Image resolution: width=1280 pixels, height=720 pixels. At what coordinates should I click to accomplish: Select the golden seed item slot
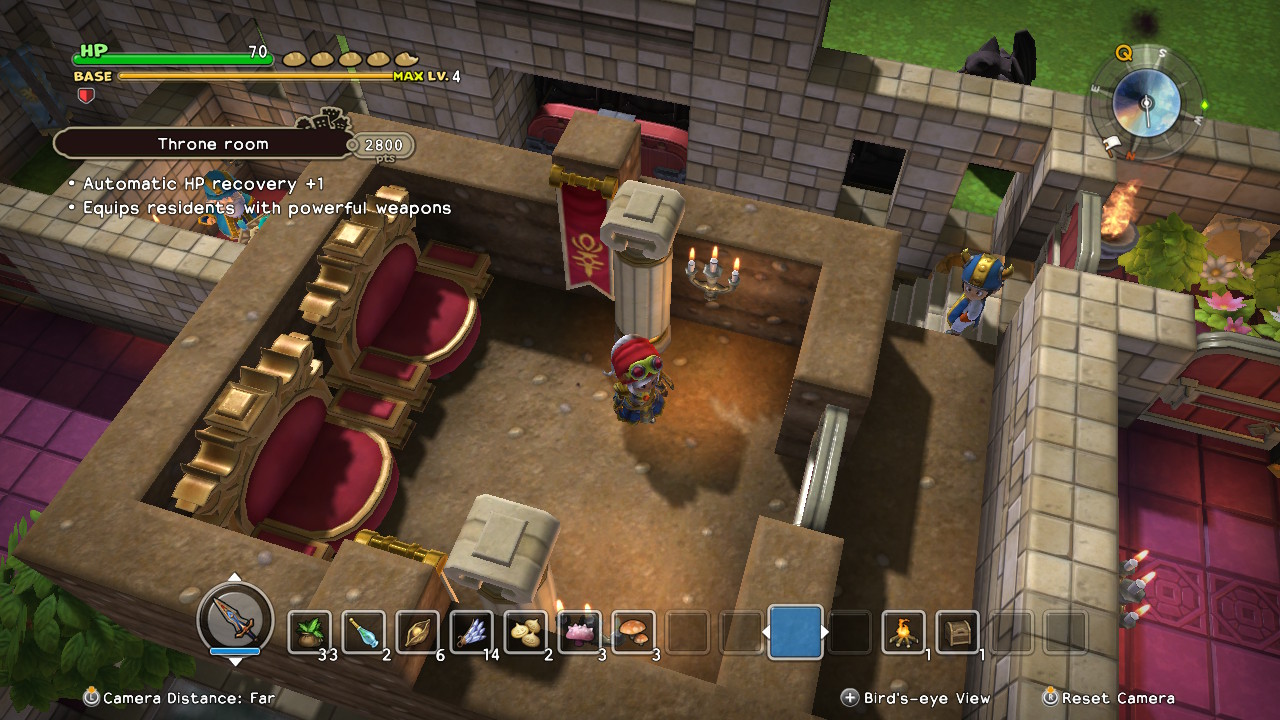click(417, 632)
